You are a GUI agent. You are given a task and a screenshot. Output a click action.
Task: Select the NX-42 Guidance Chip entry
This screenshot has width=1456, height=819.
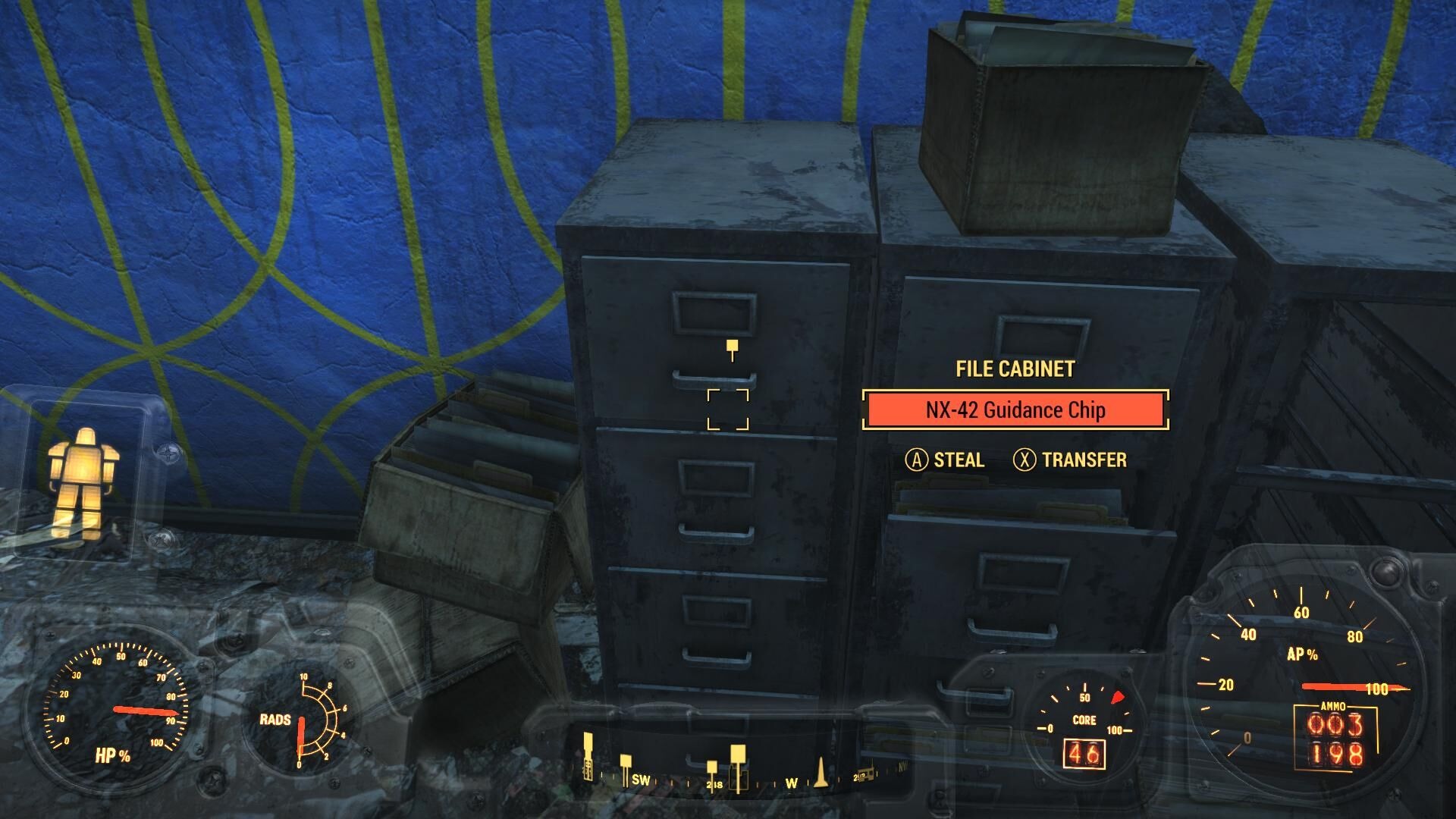coord(1015,410)
